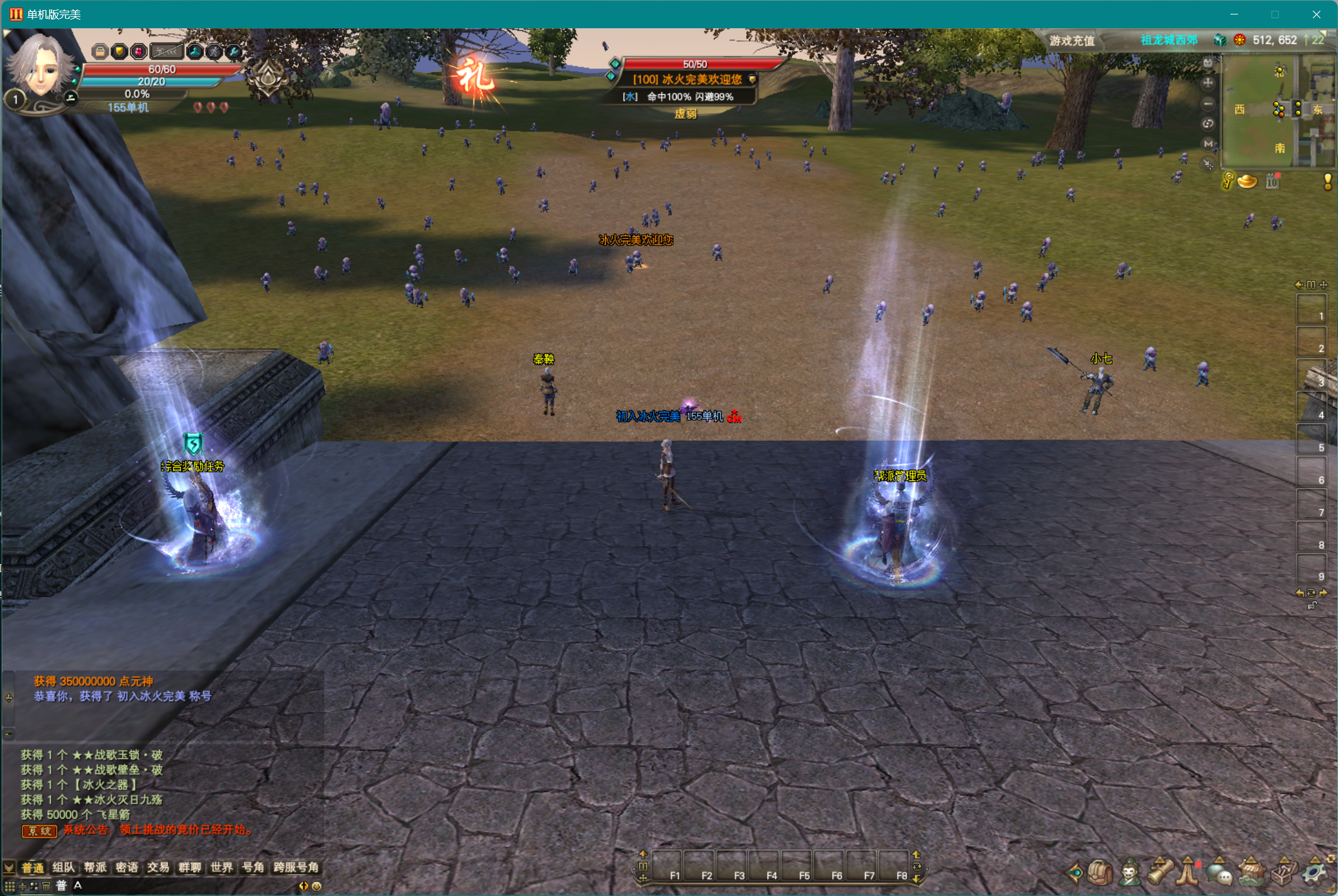Close the game window
Image resolution: width=1338 pixels, height=896 pixels.
tap(1316, 14)
